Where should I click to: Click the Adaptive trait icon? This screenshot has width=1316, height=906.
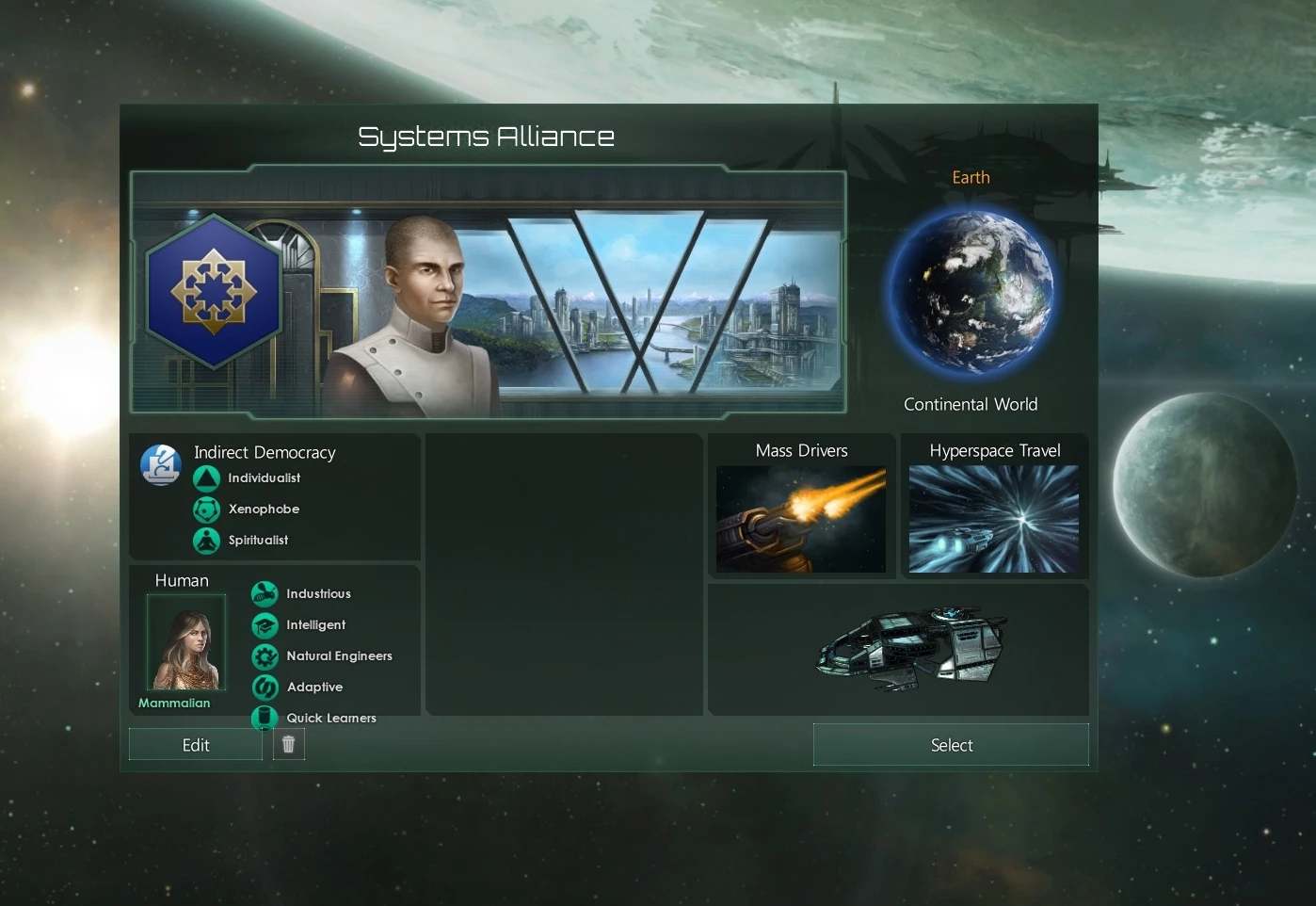click(264, 687)
